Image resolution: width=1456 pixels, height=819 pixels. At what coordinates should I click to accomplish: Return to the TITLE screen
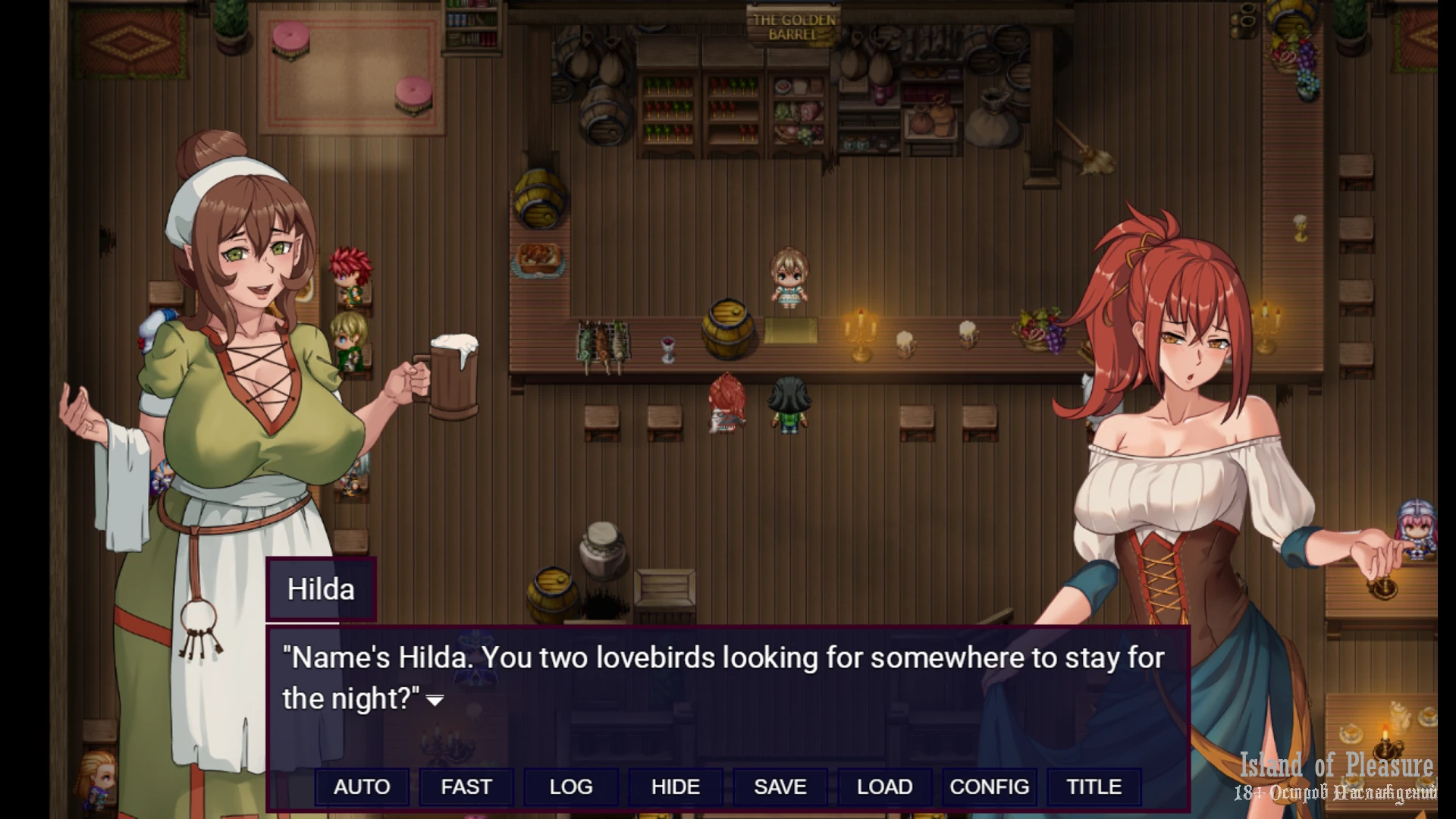(x=1094, y=787)
